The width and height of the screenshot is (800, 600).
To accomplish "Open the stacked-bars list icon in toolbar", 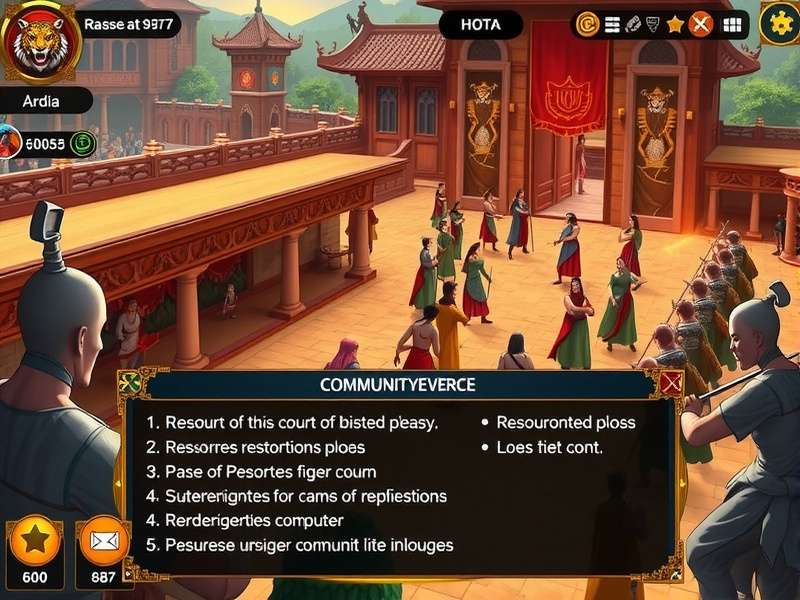I will pyautogui.click(x=611, y=24).
